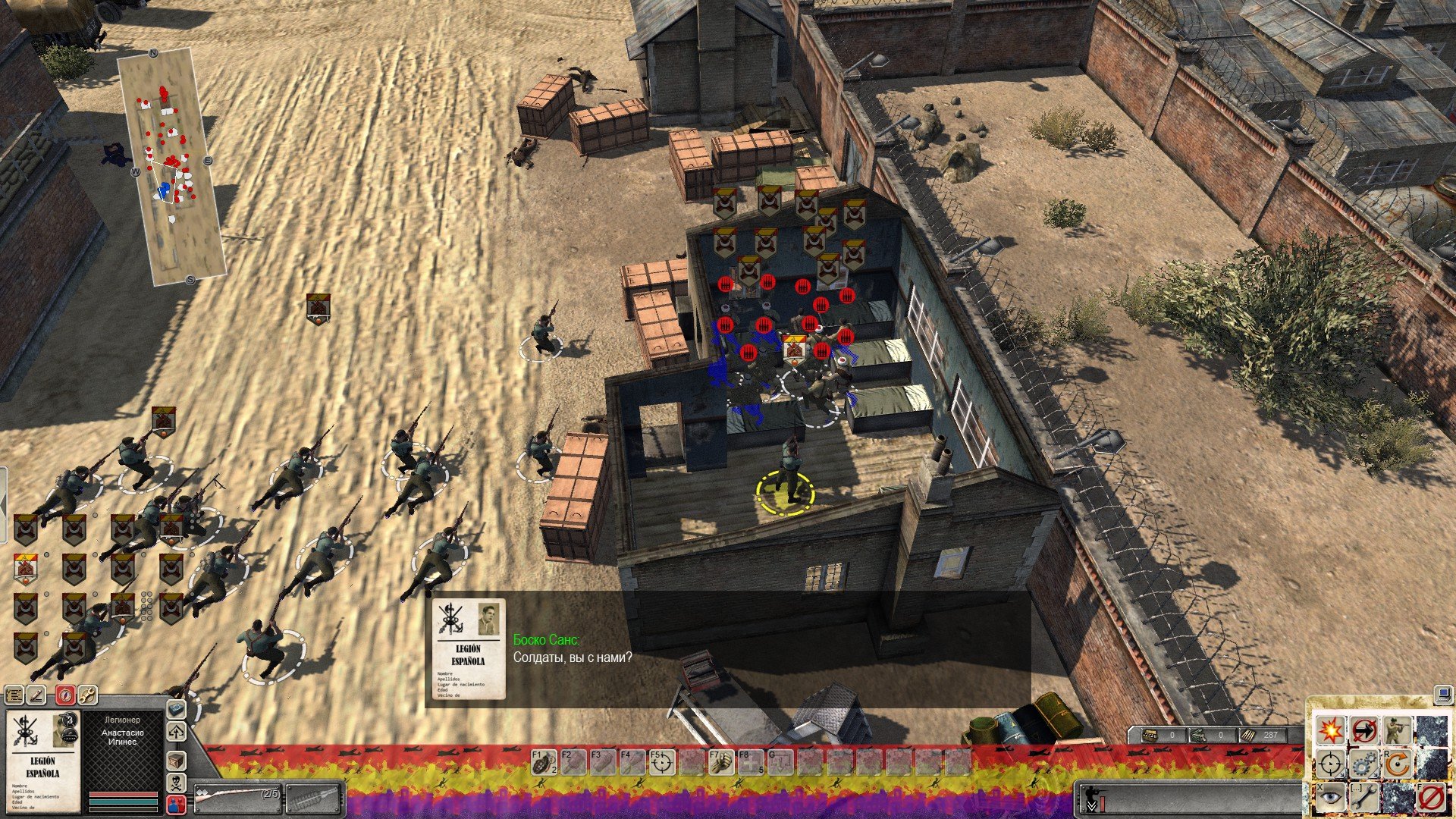Screen dimensions: 1456x819
Task: Toggle the red and blue soldiers button
Action: coord(177,804)
